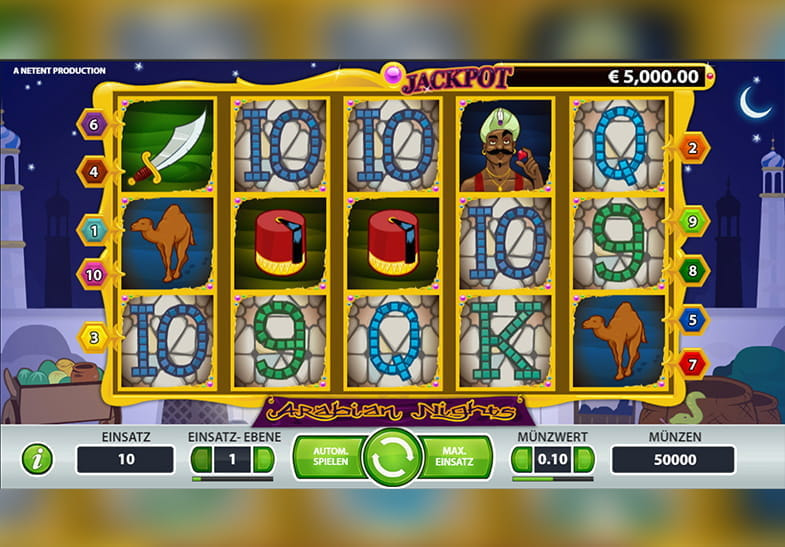The image size is (785, 547).
Task: Increase the Einsatz-Ebene bet level
Action: (x=263, y=460)
